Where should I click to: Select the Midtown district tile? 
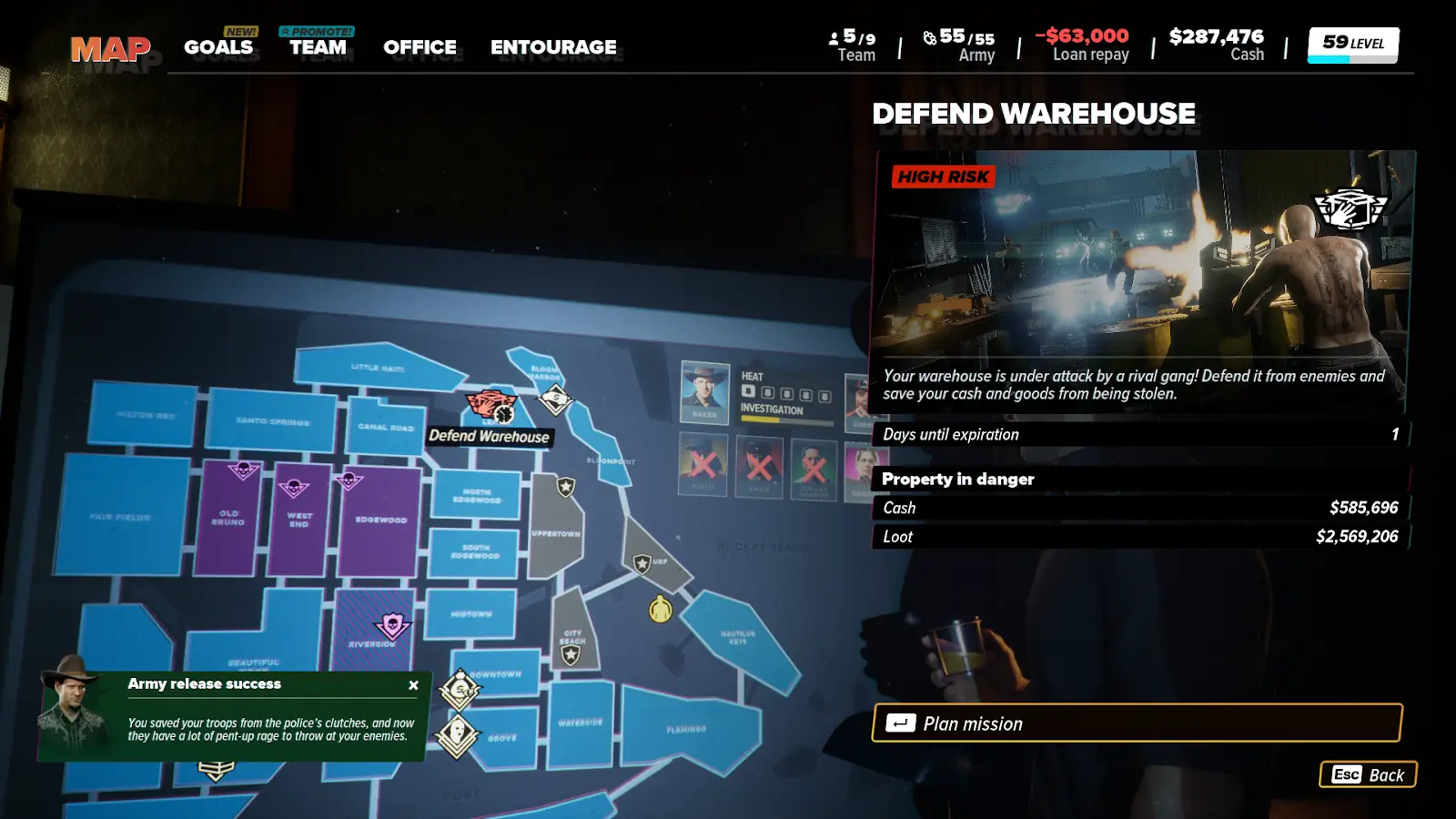[x=470, y=614]
